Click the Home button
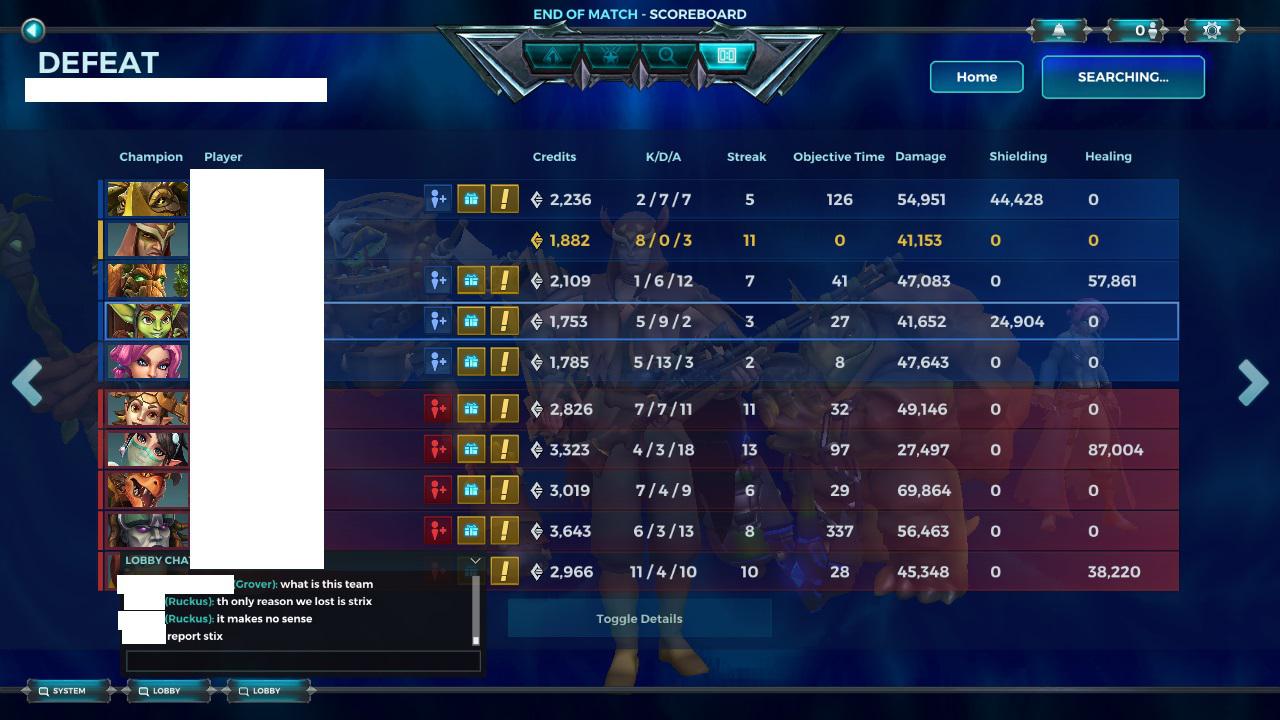The image size is (1280, 720). click(977, 77)
